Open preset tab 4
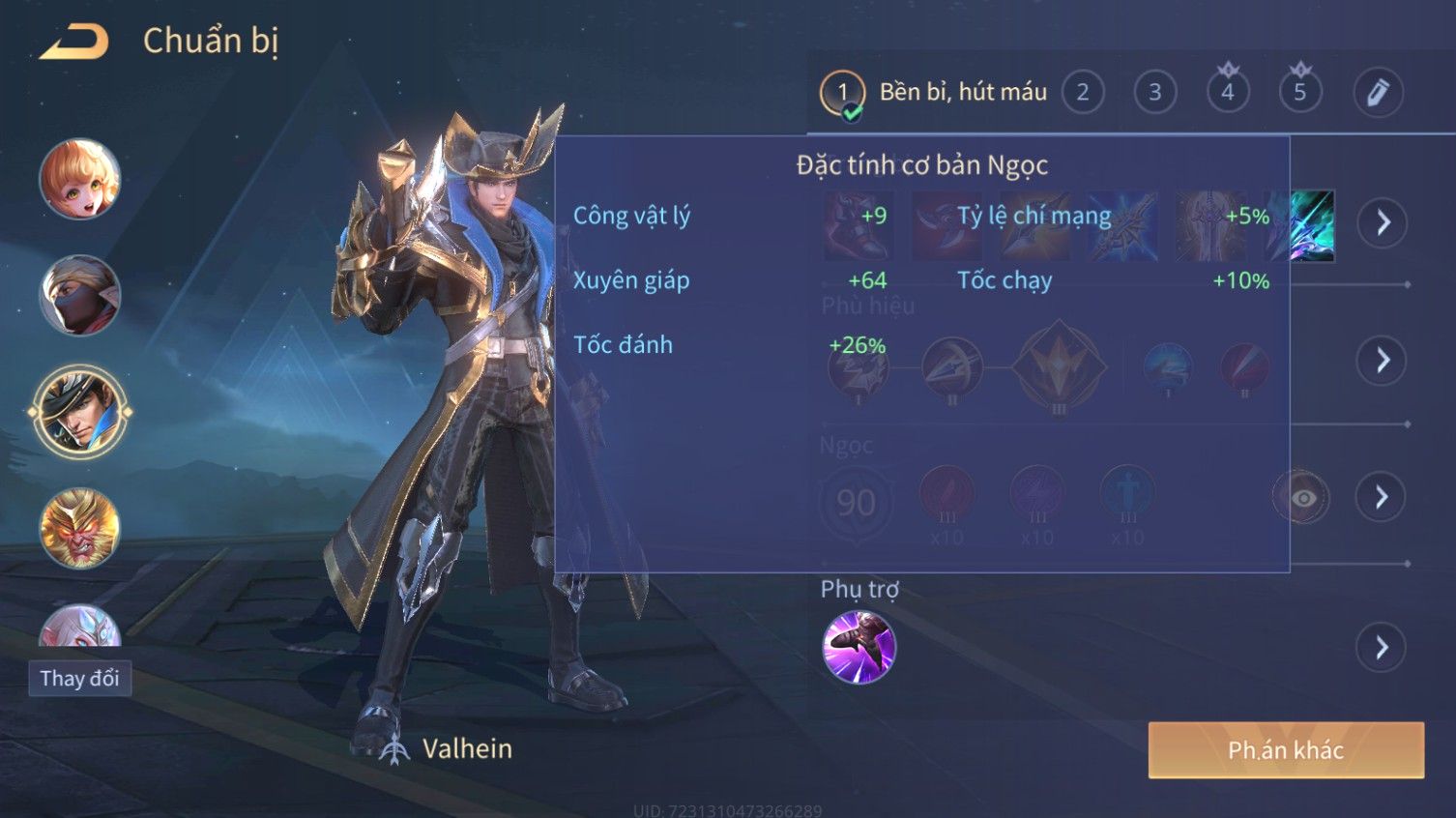The width and height of the screenshot is (1456, 818). [1228, 93]
